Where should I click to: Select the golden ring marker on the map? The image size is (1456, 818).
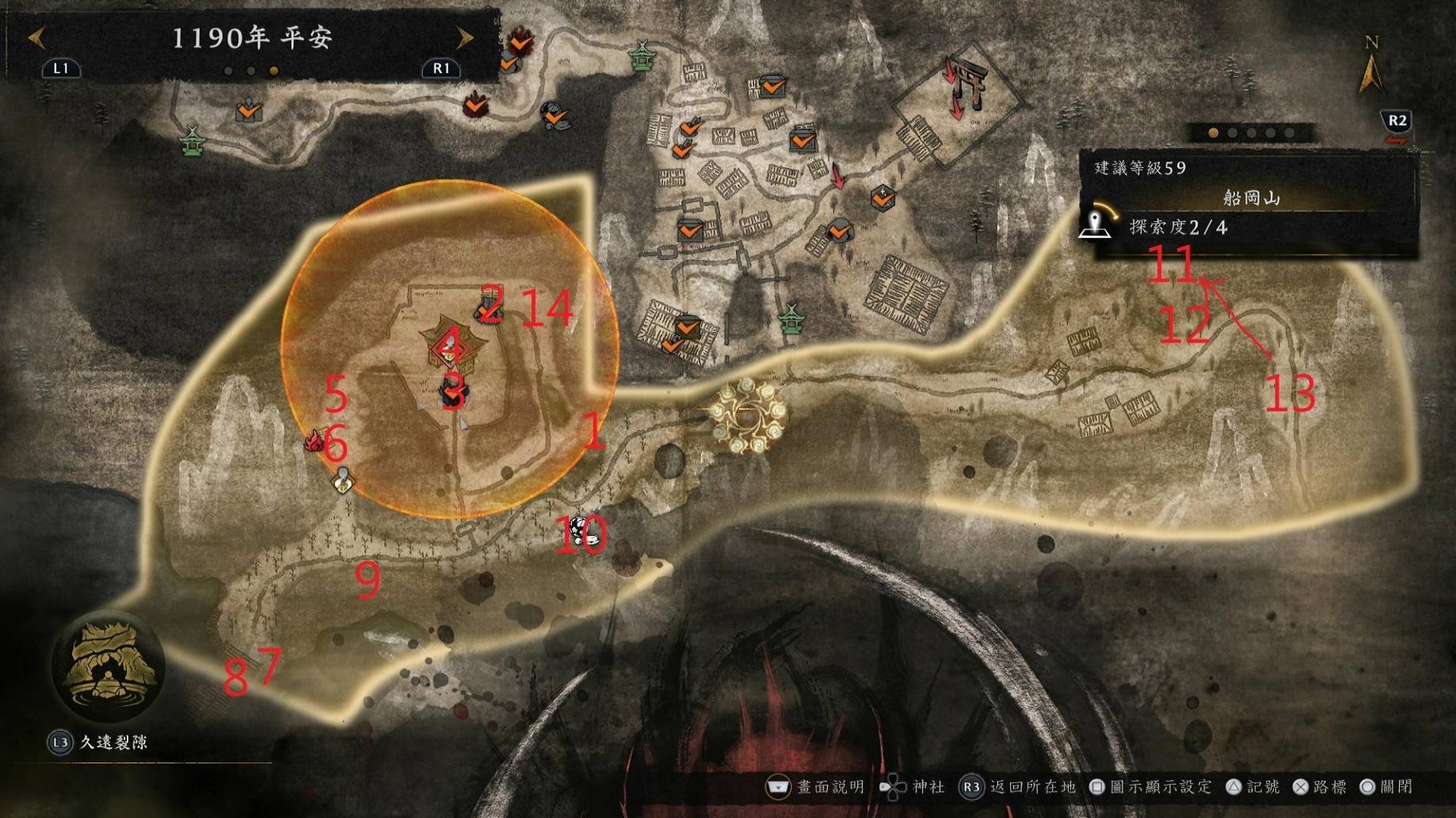(747, 414)
